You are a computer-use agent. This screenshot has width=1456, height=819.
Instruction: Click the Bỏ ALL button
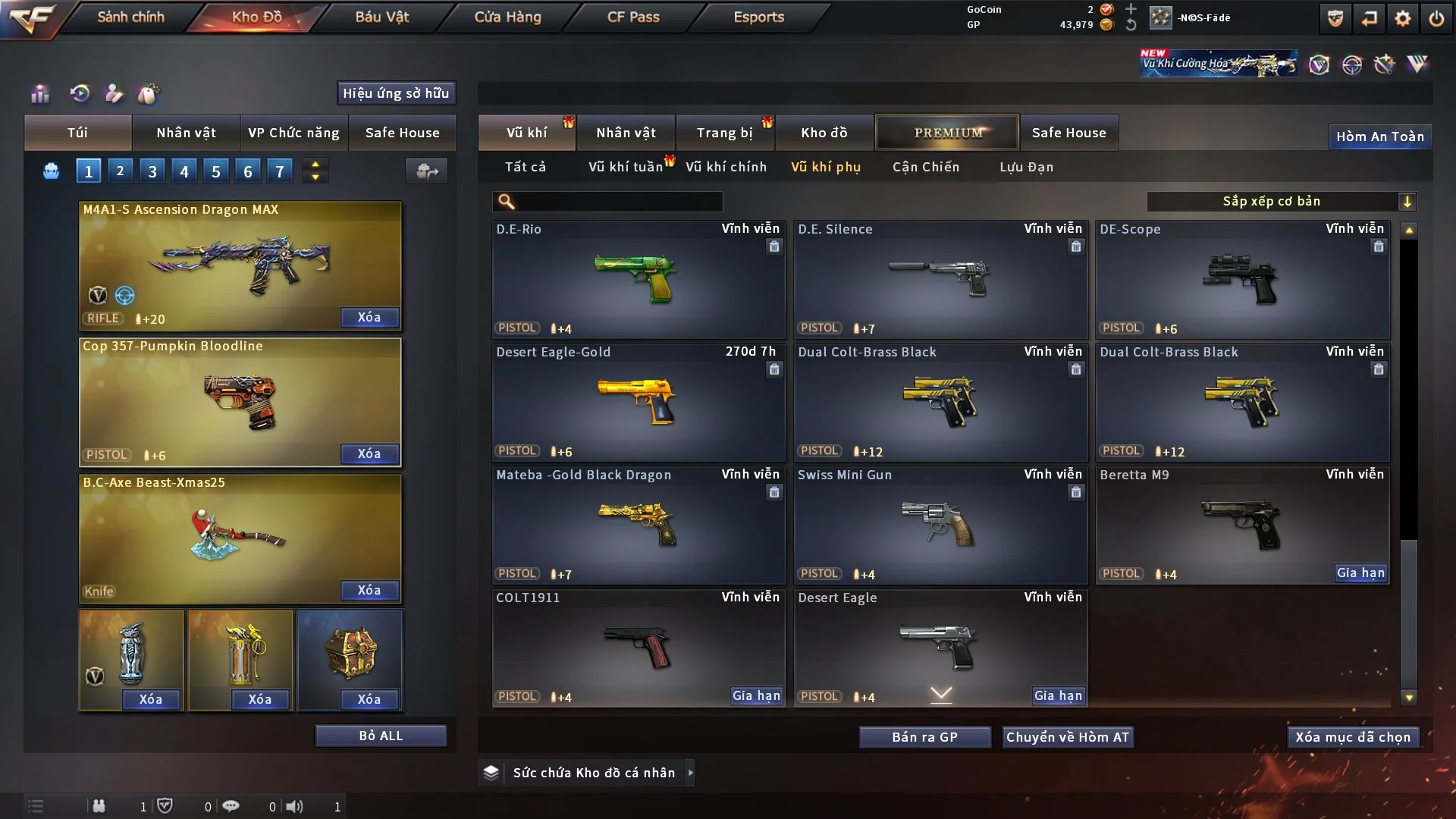(381, 736)
